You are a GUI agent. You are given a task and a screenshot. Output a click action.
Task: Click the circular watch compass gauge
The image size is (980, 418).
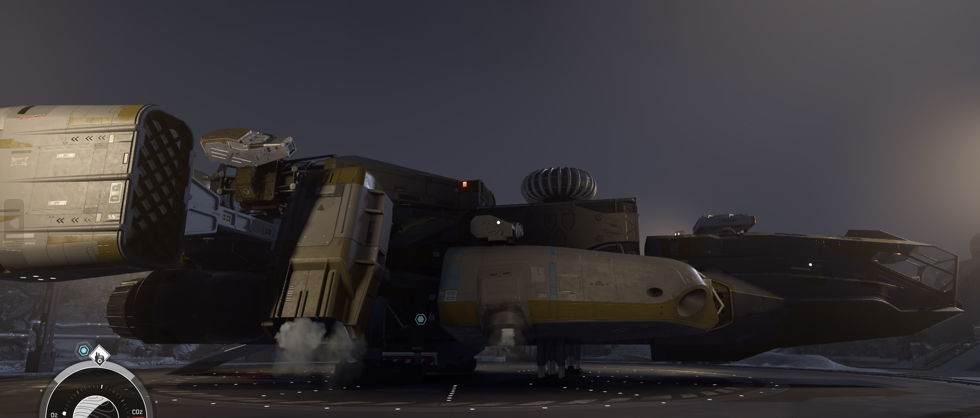coord(98,396)
